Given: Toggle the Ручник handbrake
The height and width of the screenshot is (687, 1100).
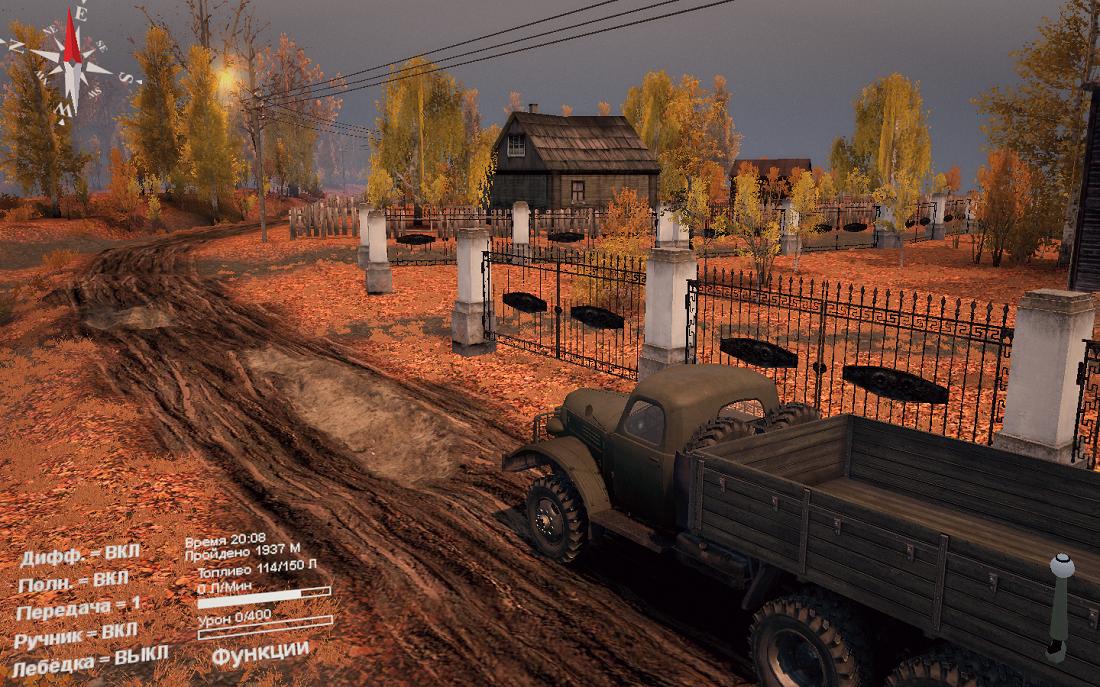Looking at the screenshot, I should [77, 634].
